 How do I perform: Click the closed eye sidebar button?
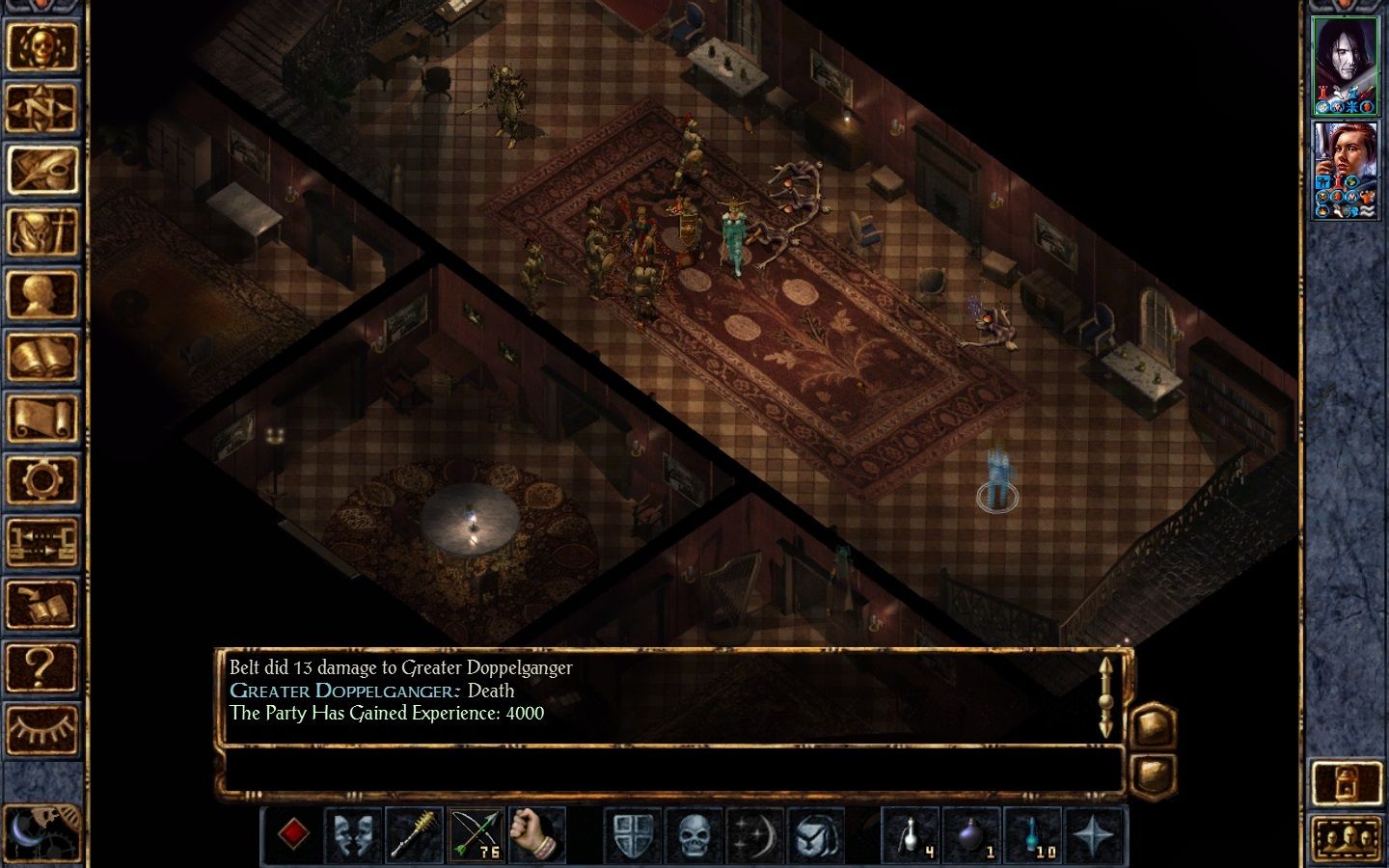41,728
